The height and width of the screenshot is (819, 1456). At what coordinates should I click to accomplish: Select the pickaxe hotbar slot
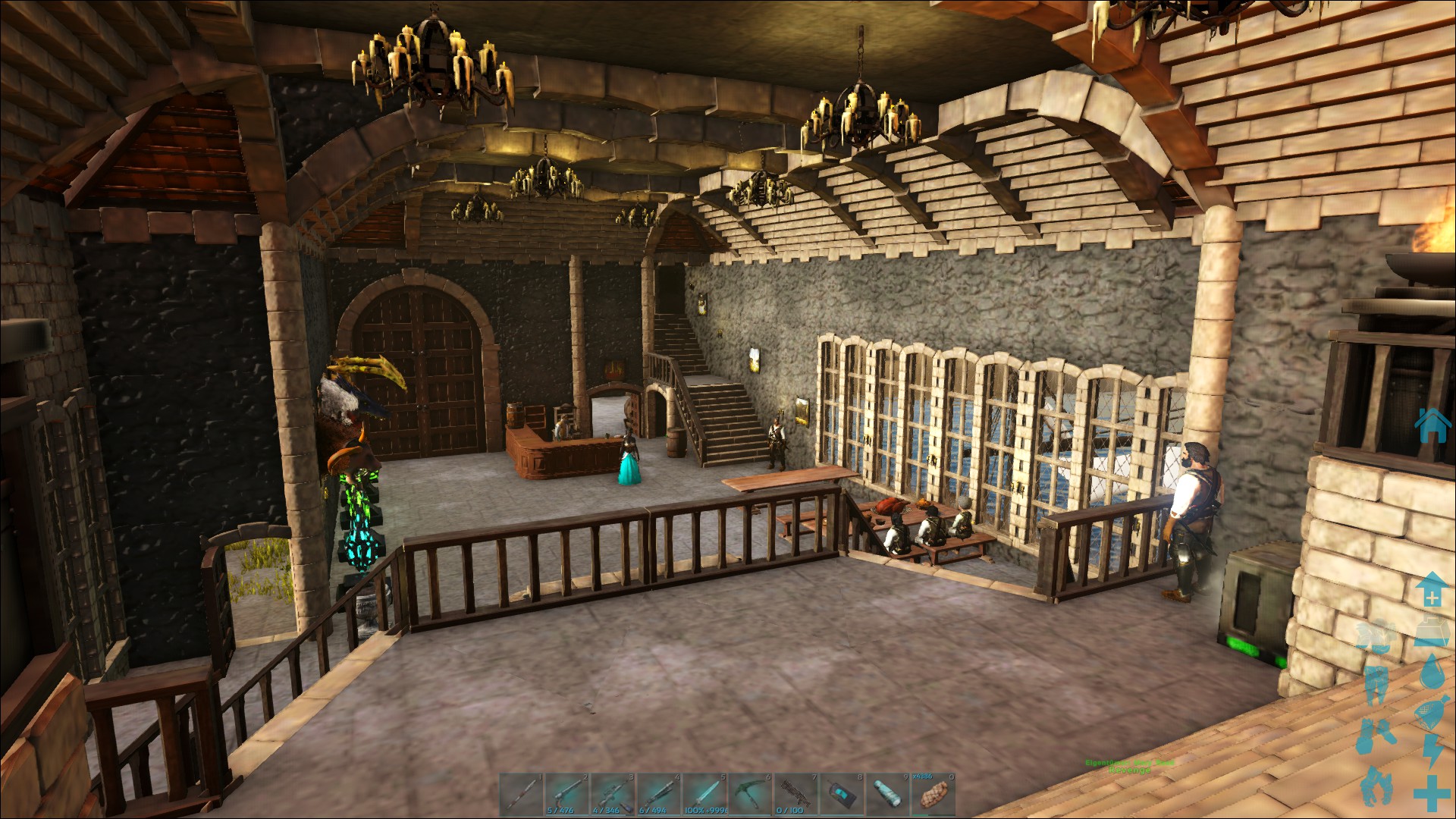(x=752, y=794)
